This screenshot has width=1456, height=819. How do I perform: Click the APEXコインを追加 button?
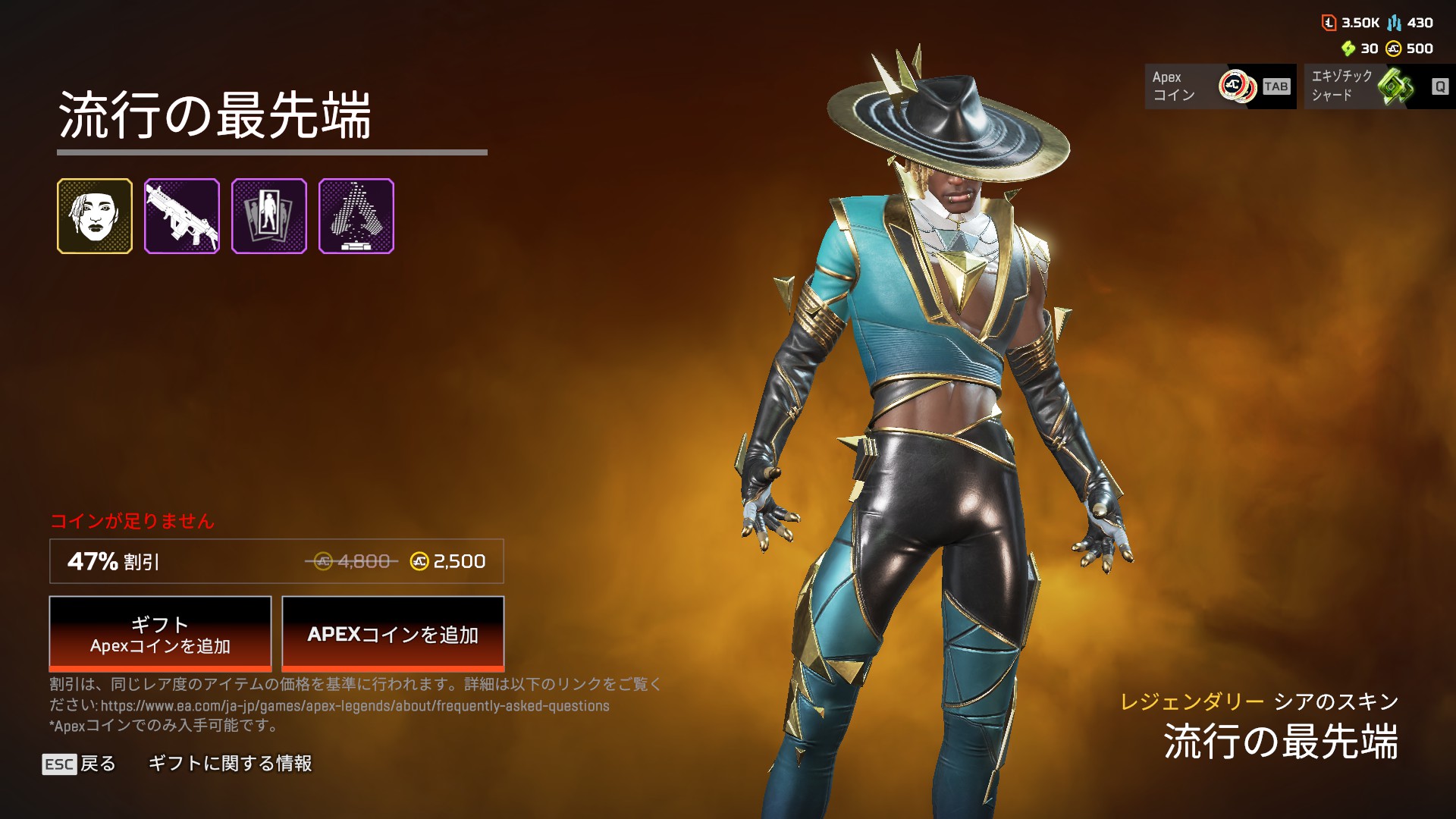click(x=393, y=634)
